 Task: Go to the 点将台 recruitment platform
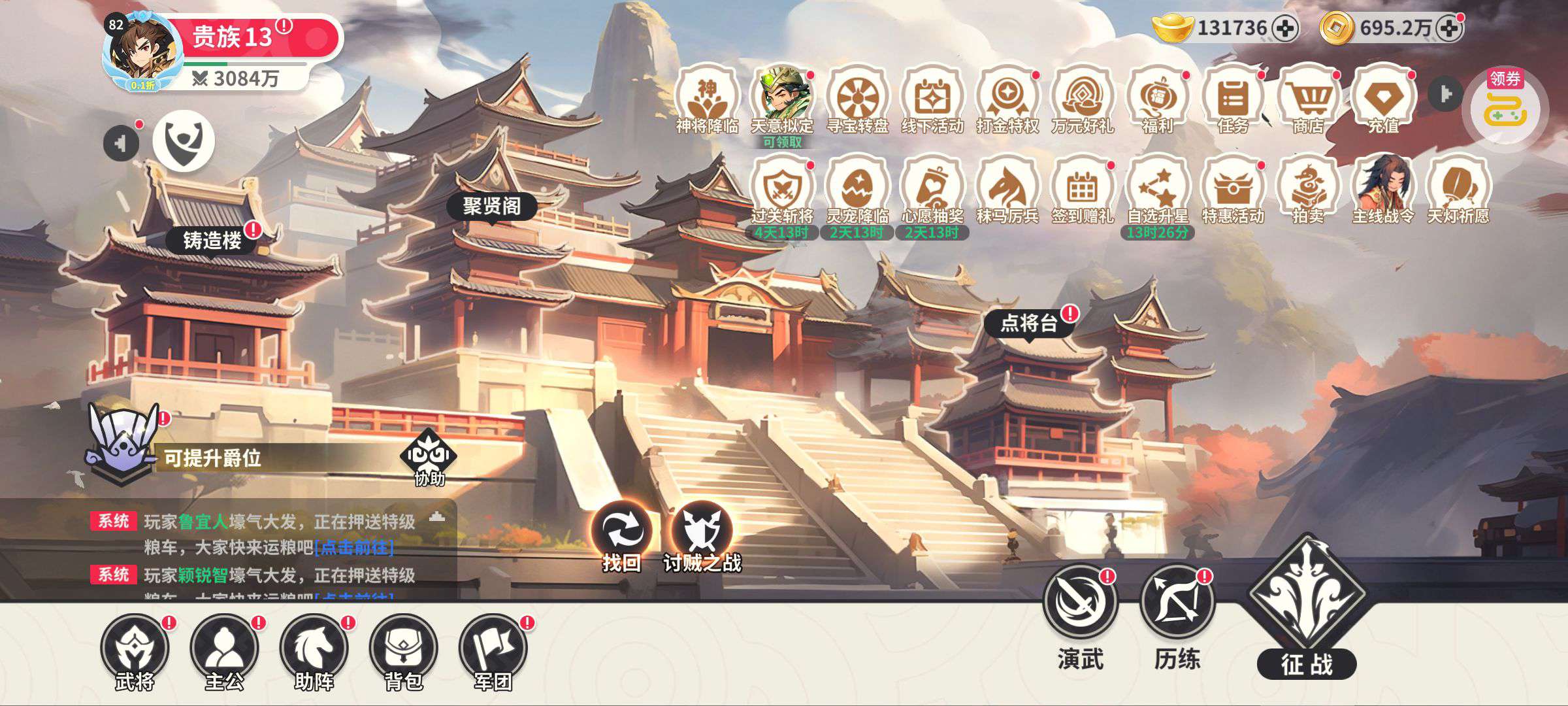point(1028,323)
